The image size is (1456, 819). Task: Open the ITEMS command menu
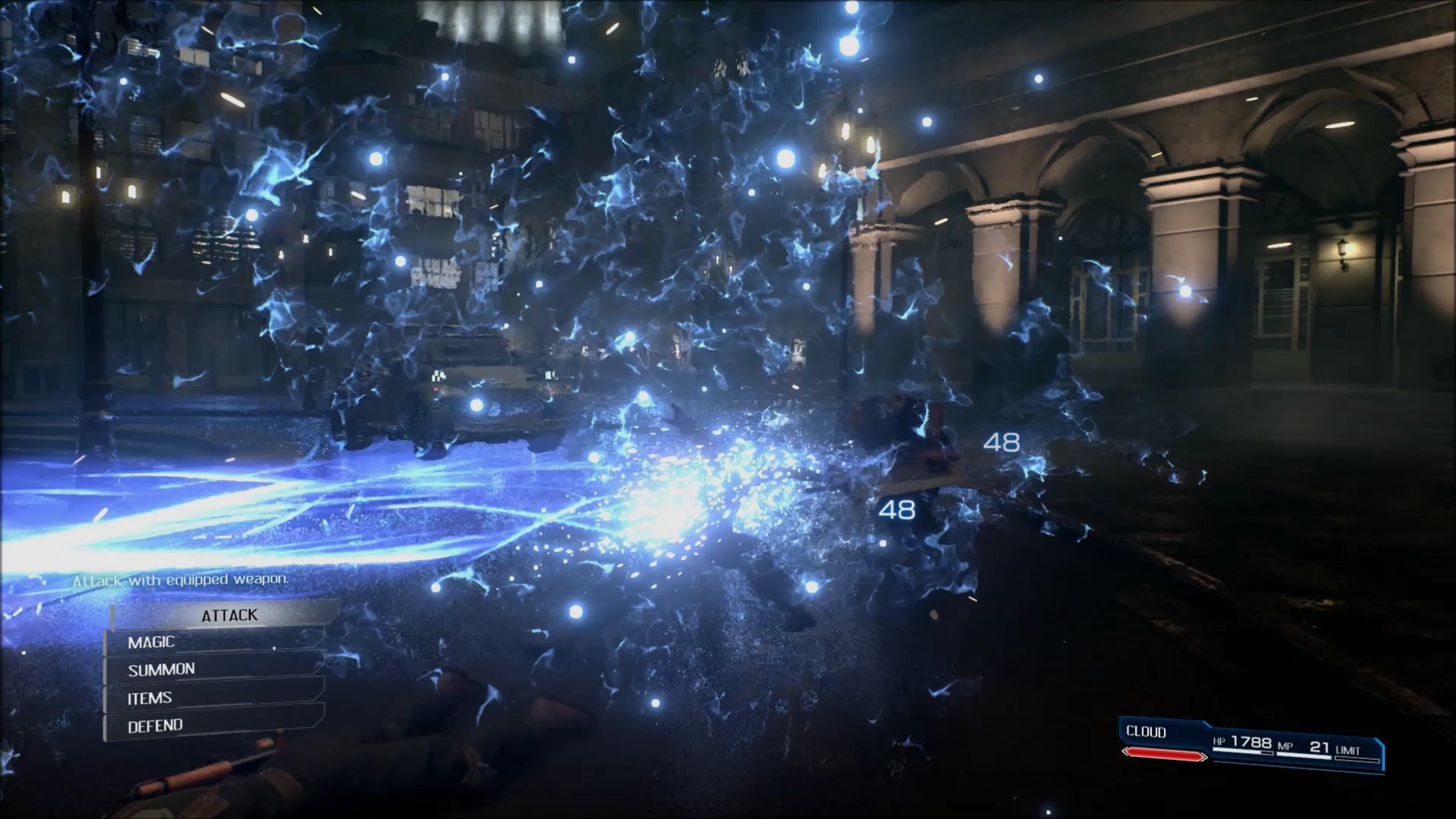pyautogui.click(x=216, y=698)
